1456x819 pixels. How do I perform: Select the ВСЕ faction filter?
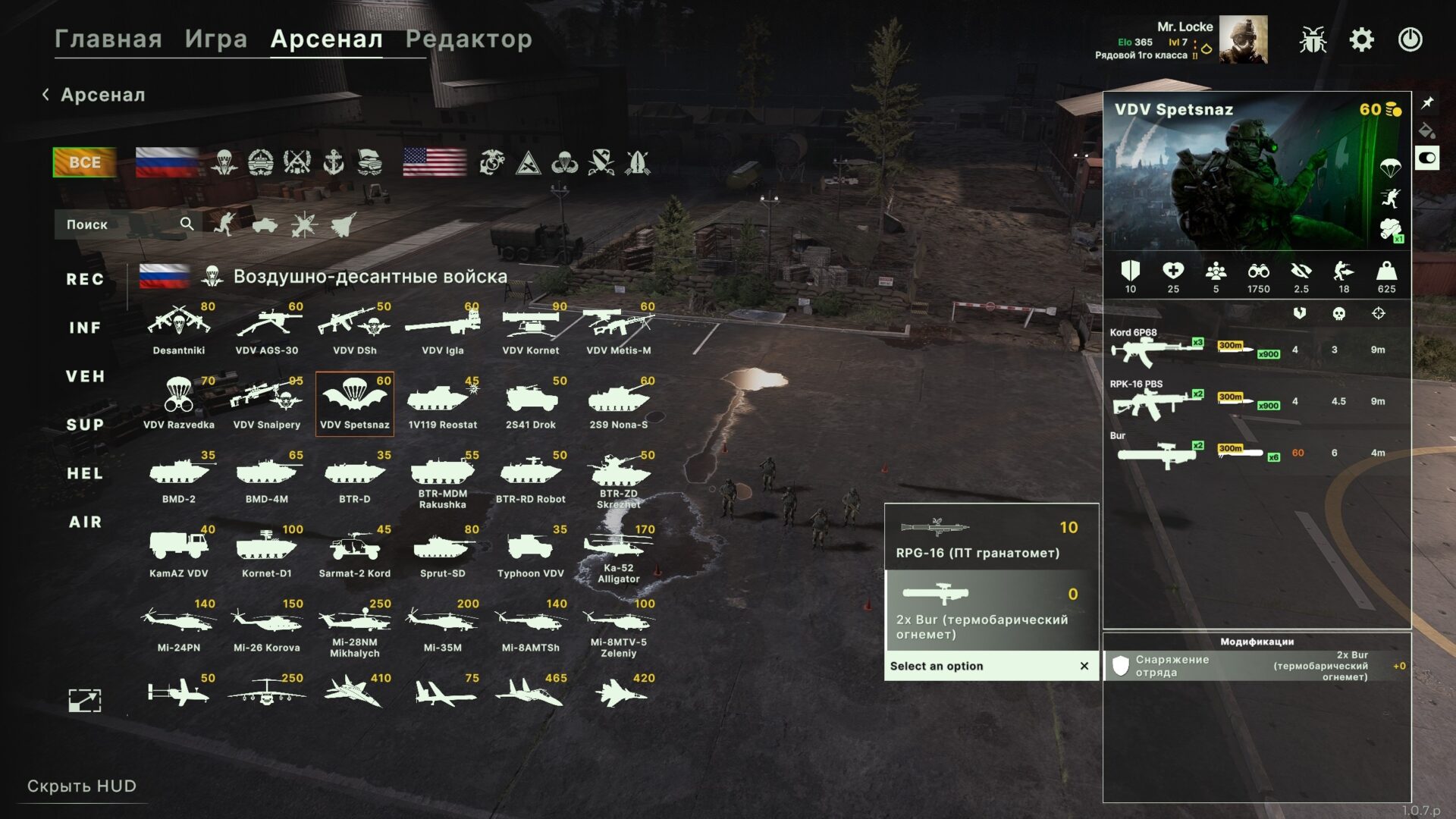click(84, 162)
